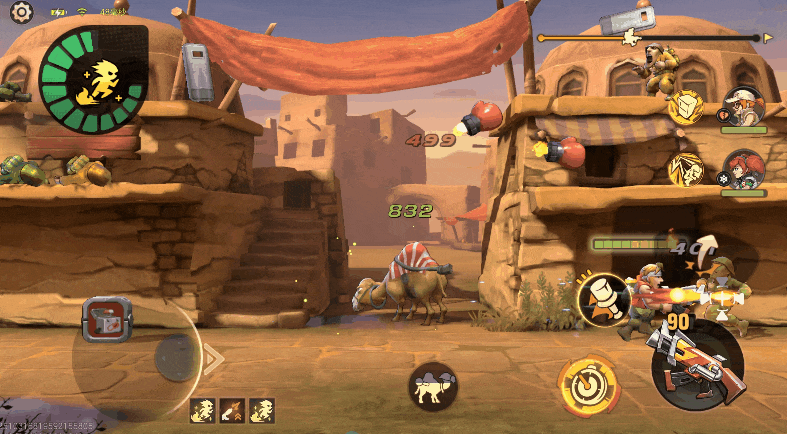The height and width of the screenshot is (434, 787).
Task: Trigger the yellow shield assist skill
Action: (x=685, y=106)
